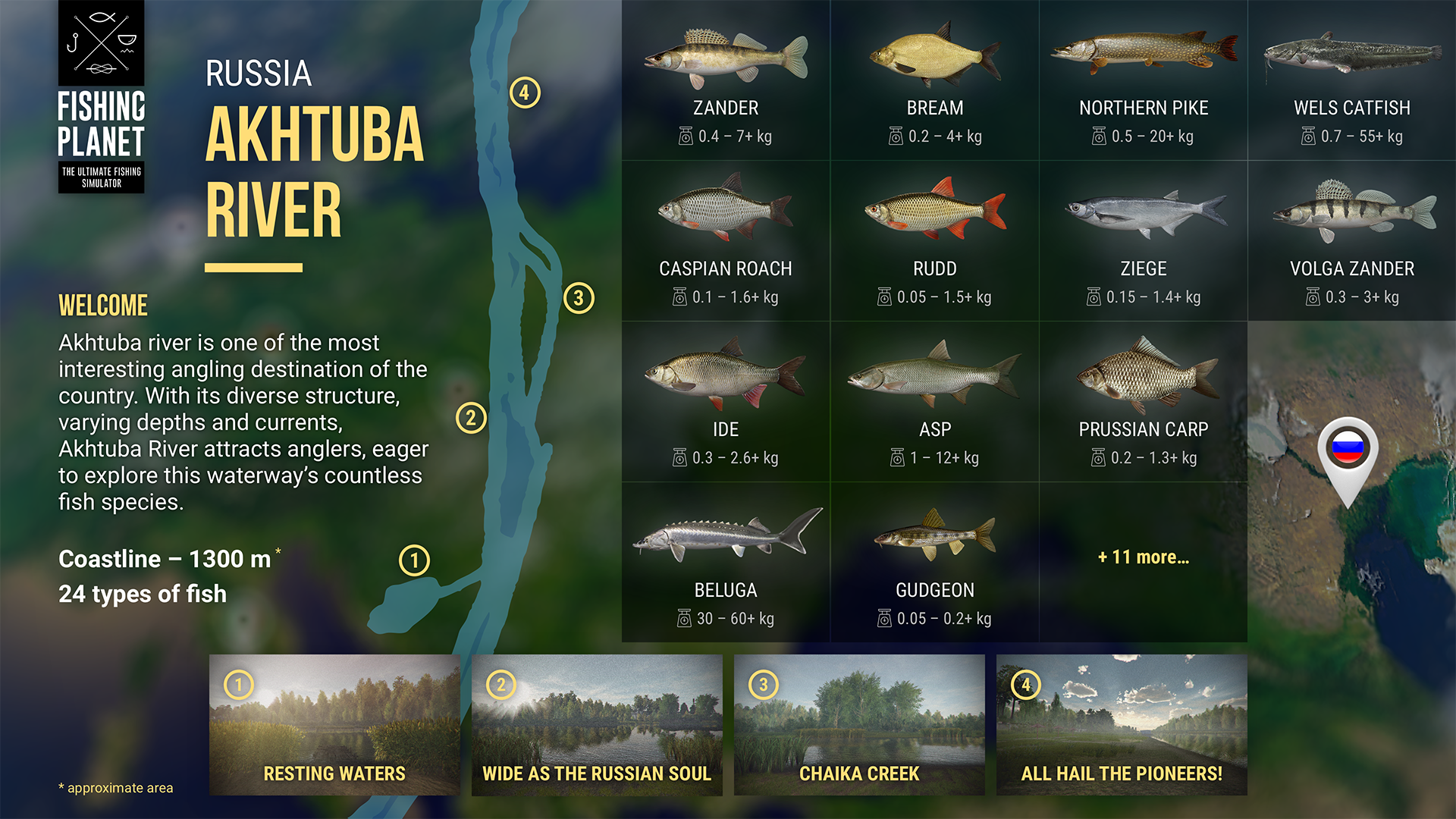This screenshot has height=819, width=1456.
Task: Select the Zander fish tile
Action: tap(726, 80)
